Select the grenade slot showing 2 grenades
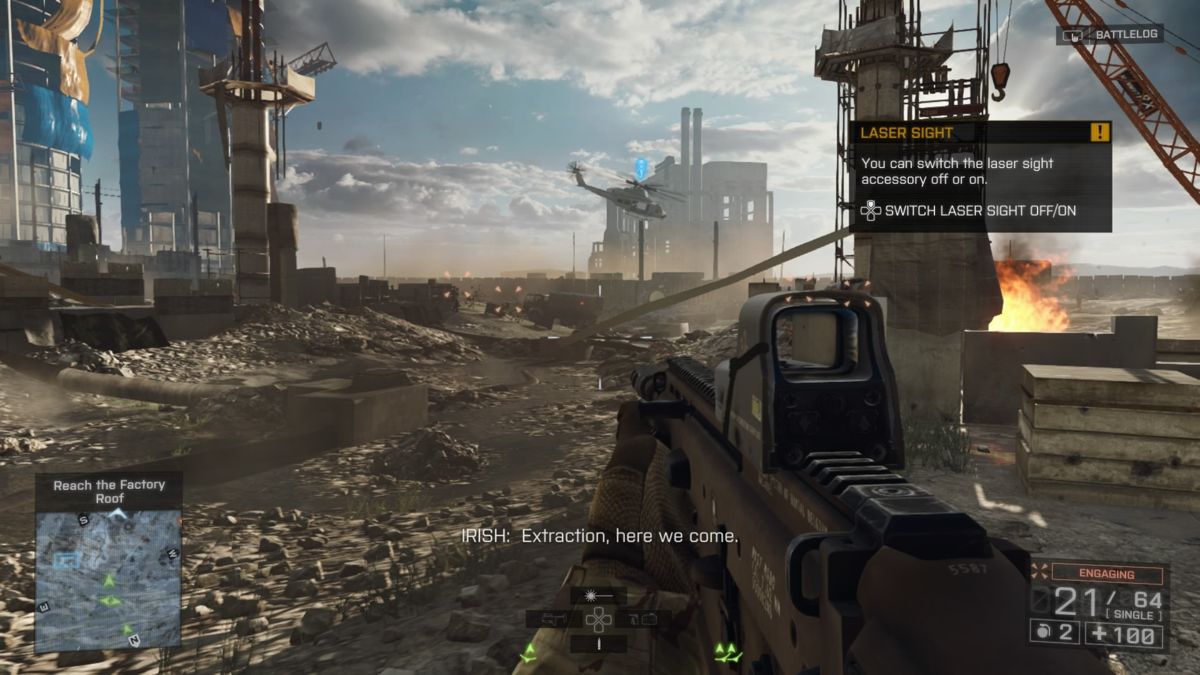This screenshot has height=675, width=1200. point(1055,633)
